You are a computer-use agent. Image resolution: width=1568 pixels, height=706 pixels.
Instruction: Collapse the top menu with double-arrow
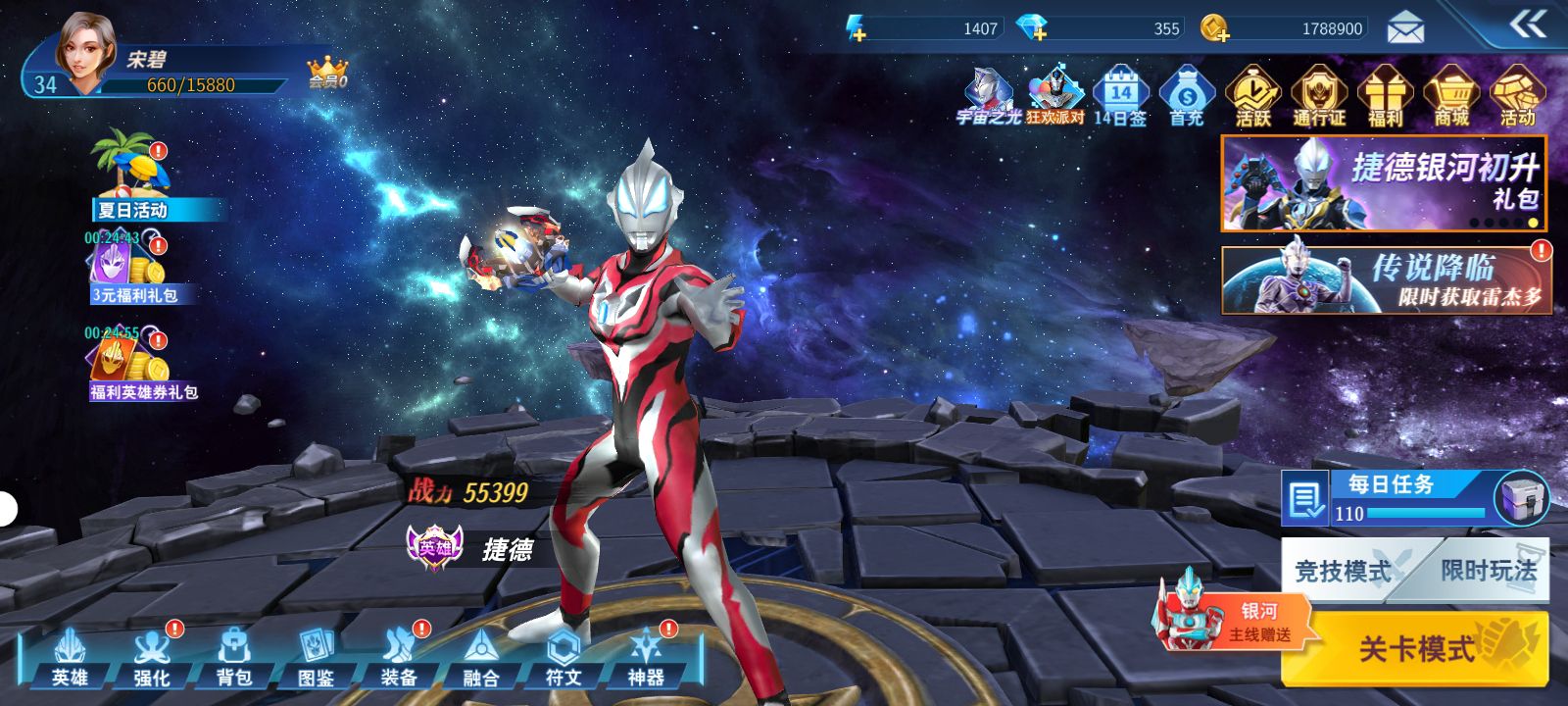click(1528, 25)
